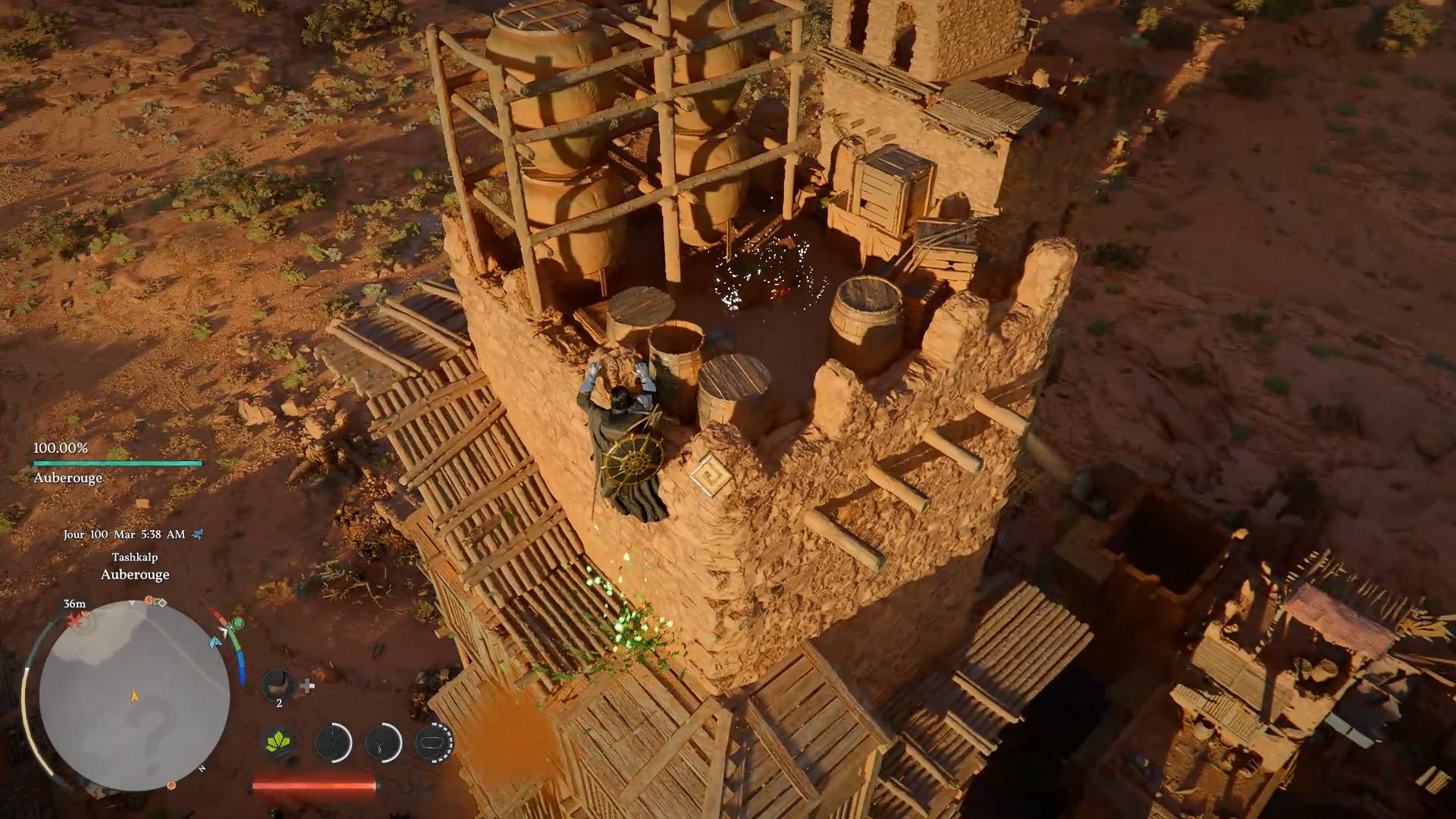Screen dimensions: 1456x819
Task: Select the green animal marker near minimap
Action: tap(237, 624)
